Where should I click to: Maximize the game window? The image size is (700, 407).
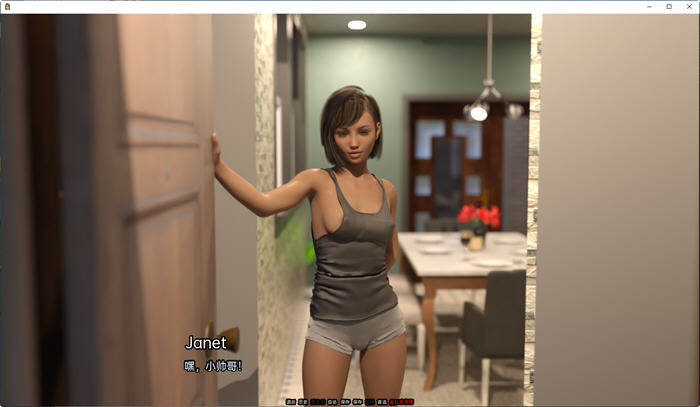pyautogui.click(x=669, y=6)
